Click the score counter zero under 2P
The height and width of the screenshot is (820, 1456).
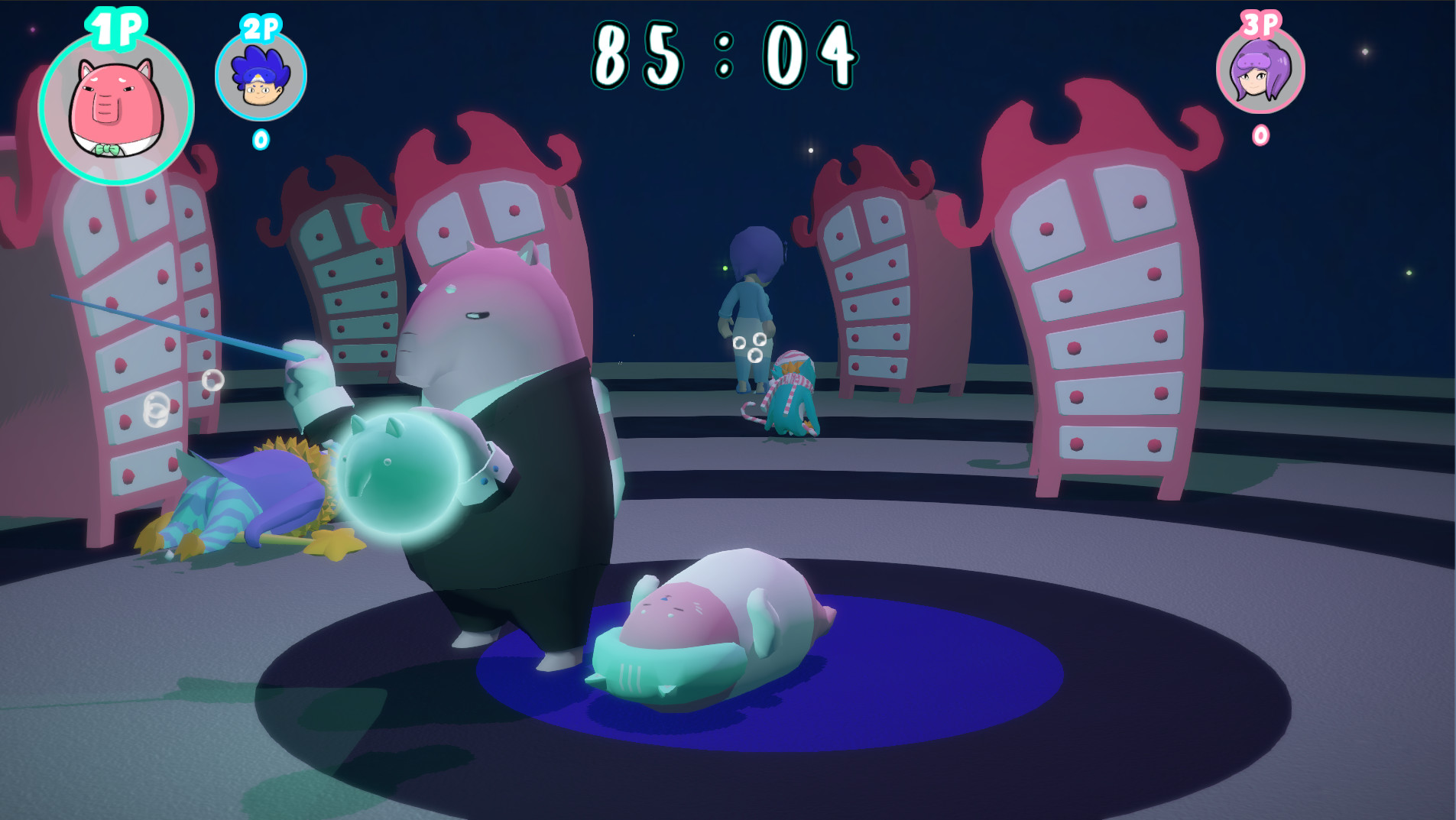point(260,140)
